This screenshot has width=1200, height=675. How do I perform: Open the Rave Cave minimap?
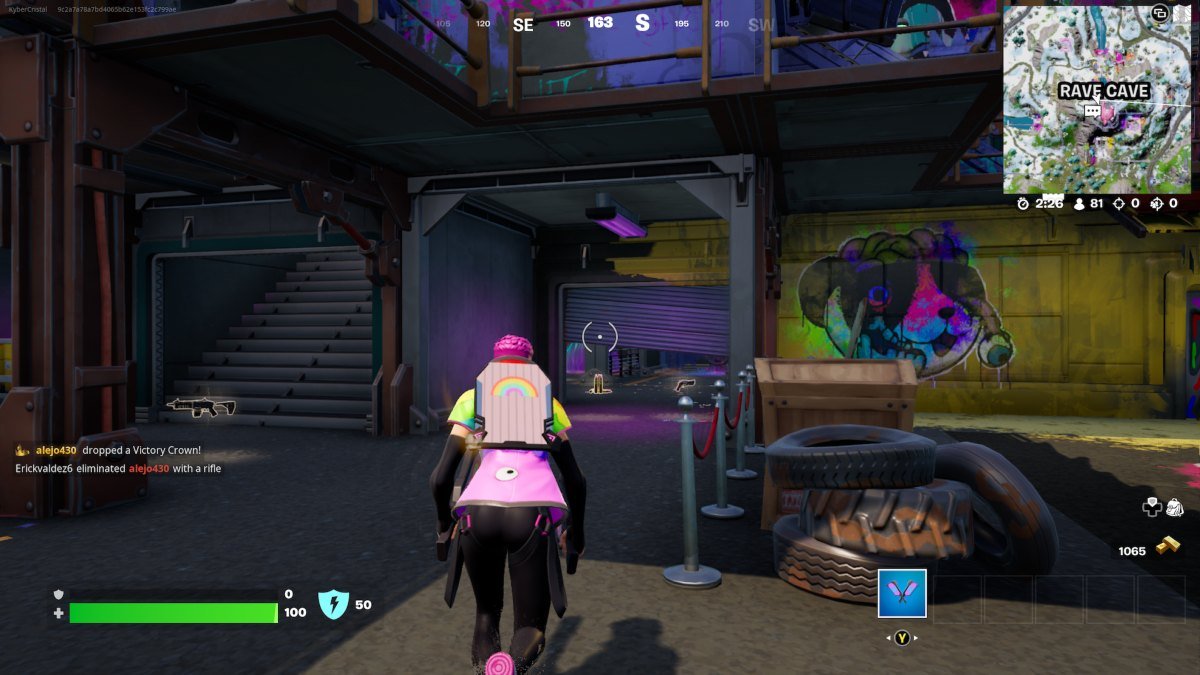point(1097,98)
